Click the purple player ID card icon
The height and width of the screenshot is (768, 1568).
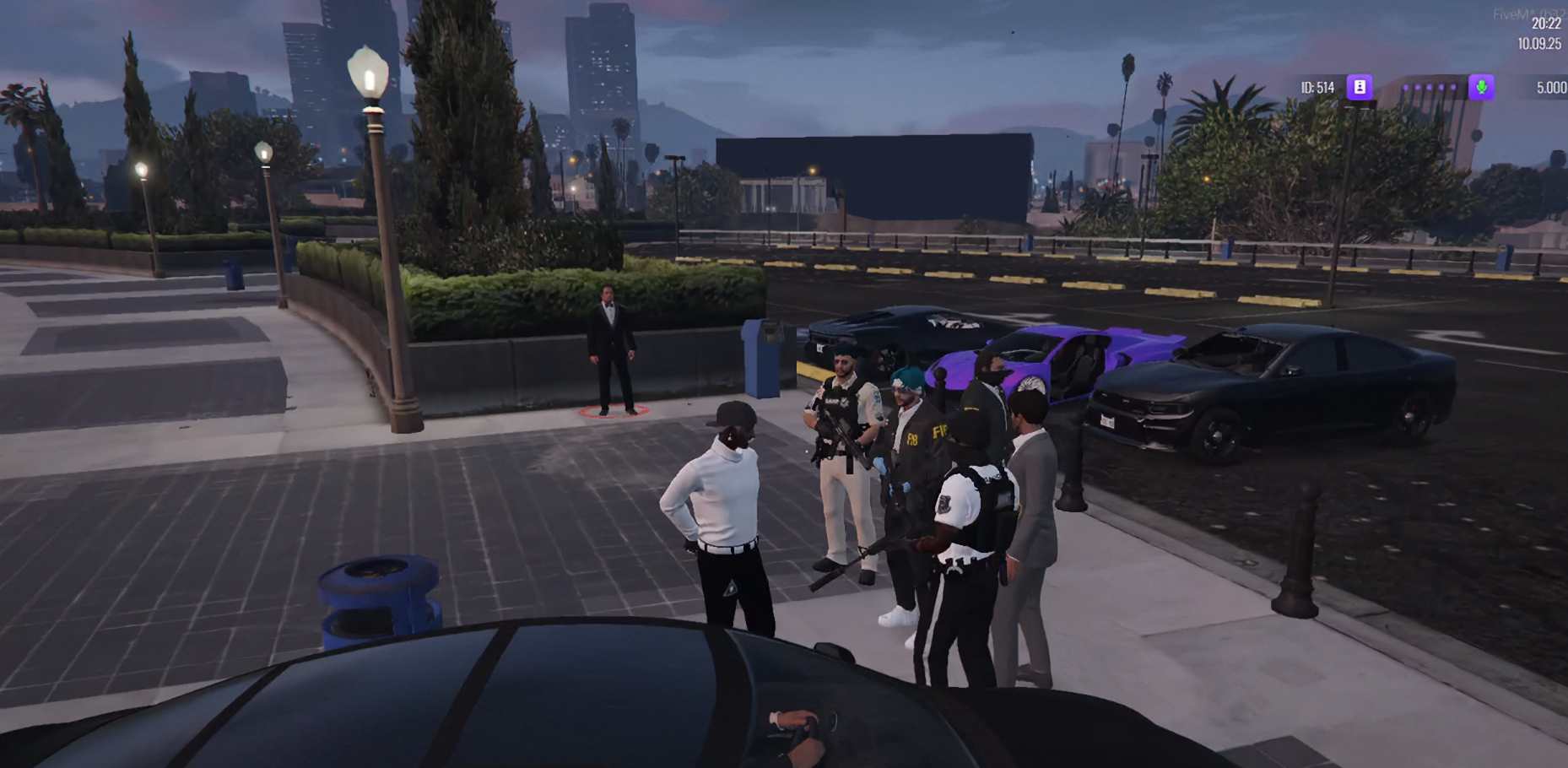[x=1359, y=87]
